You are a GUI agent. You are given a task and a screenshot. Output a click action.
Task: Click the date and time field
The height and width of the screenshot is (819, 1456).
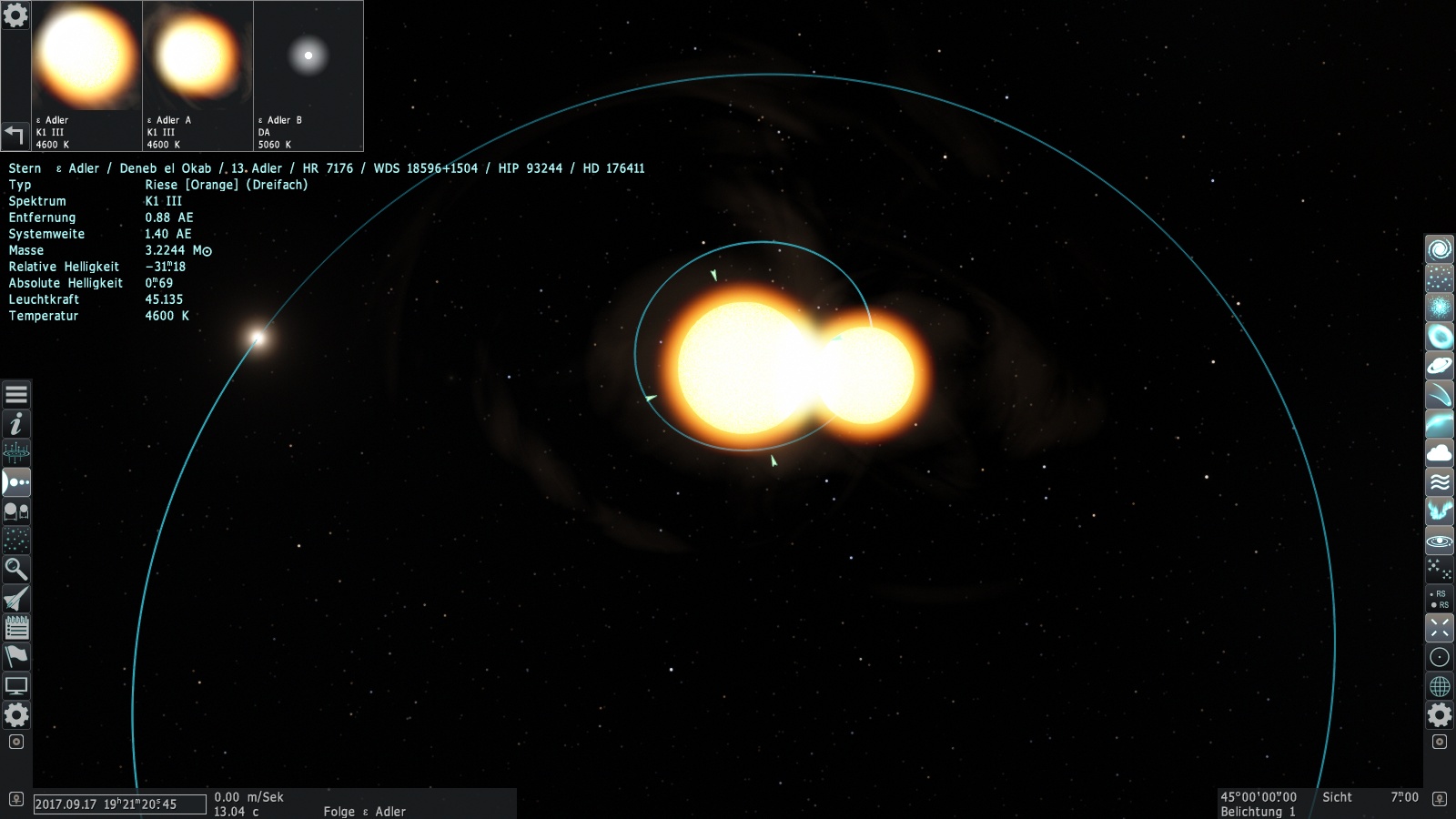click(119, 804)
